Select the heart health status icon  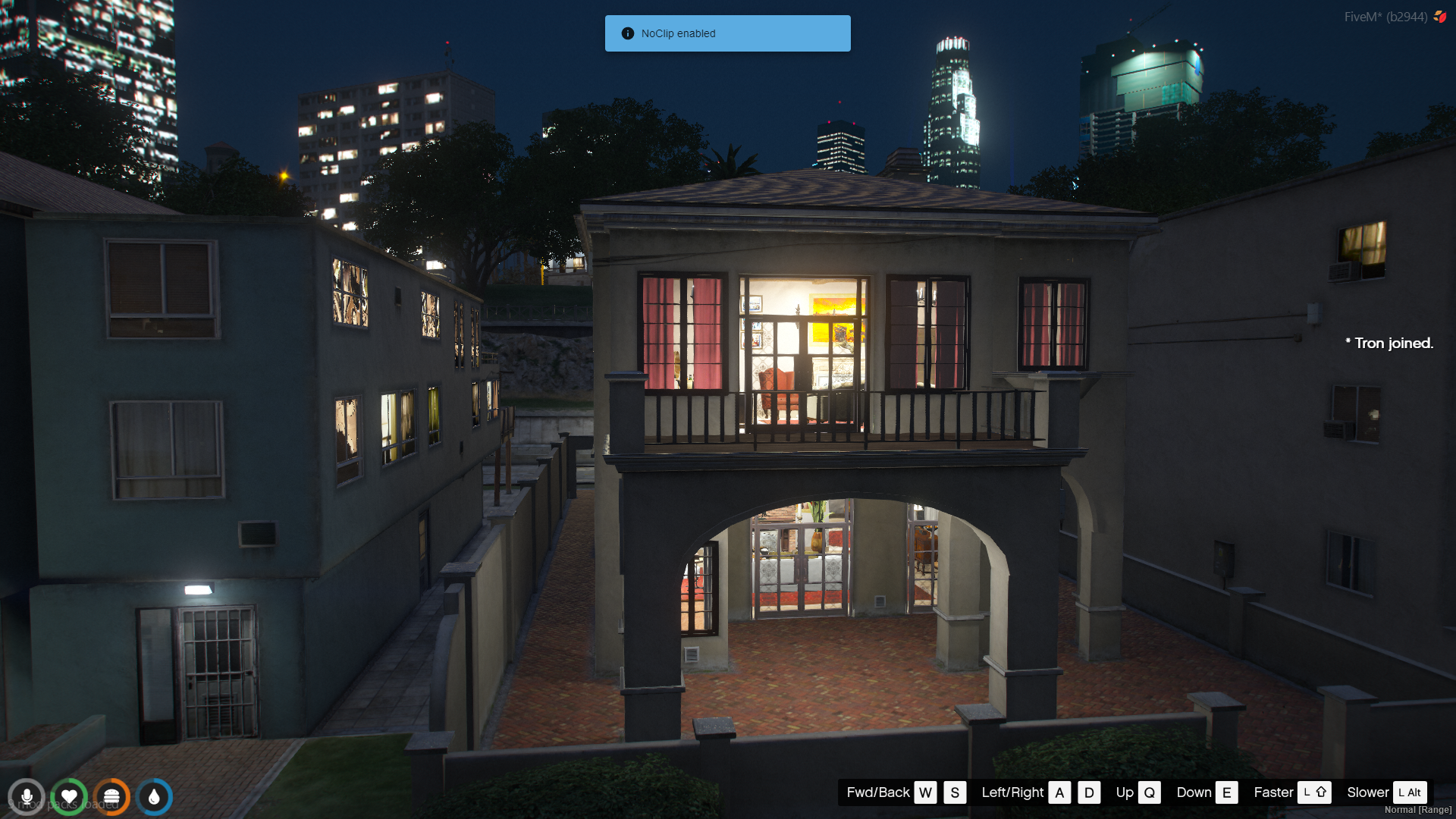(x=69, y=797)
